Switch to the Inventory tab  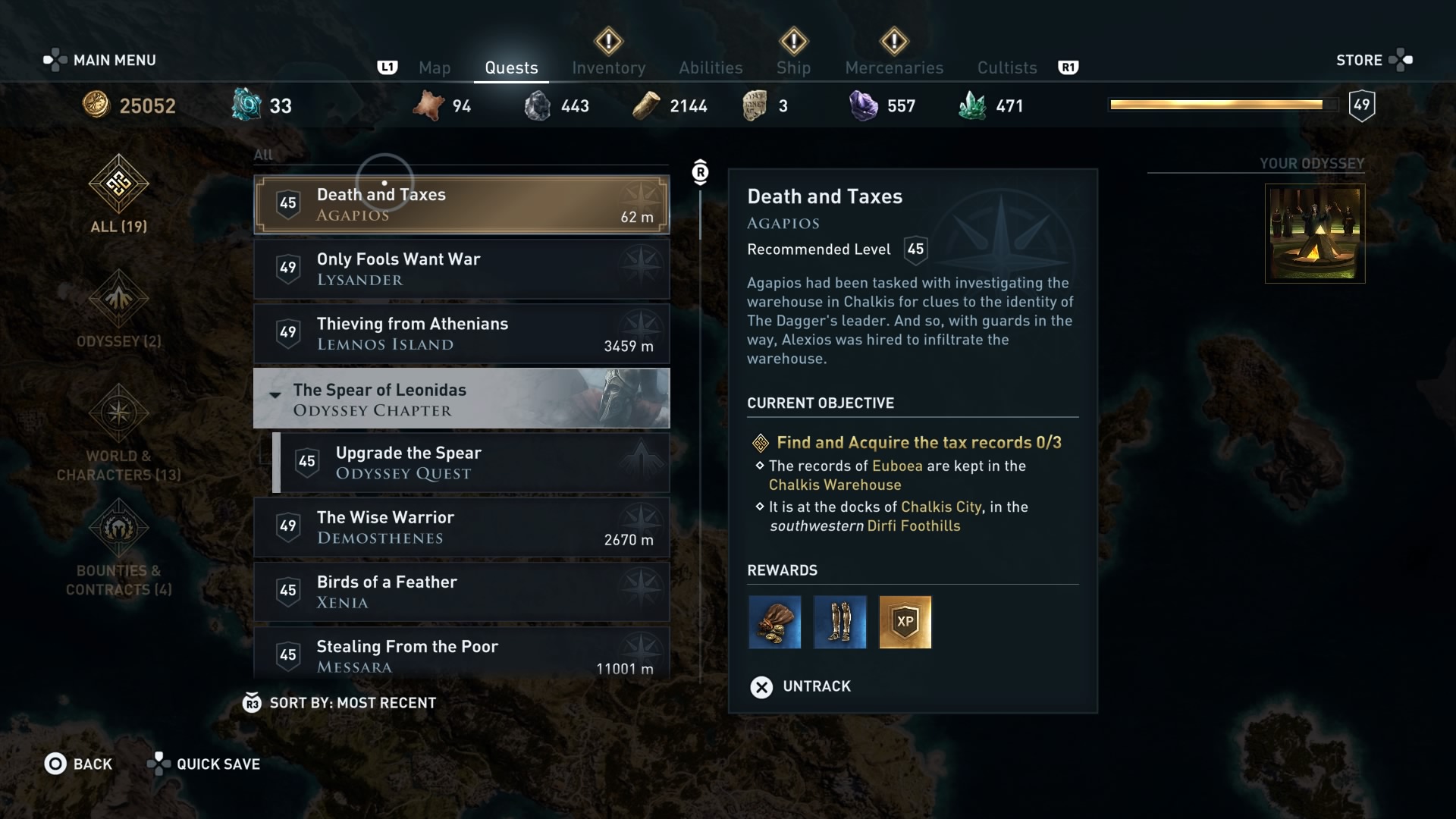coord(608,67)
